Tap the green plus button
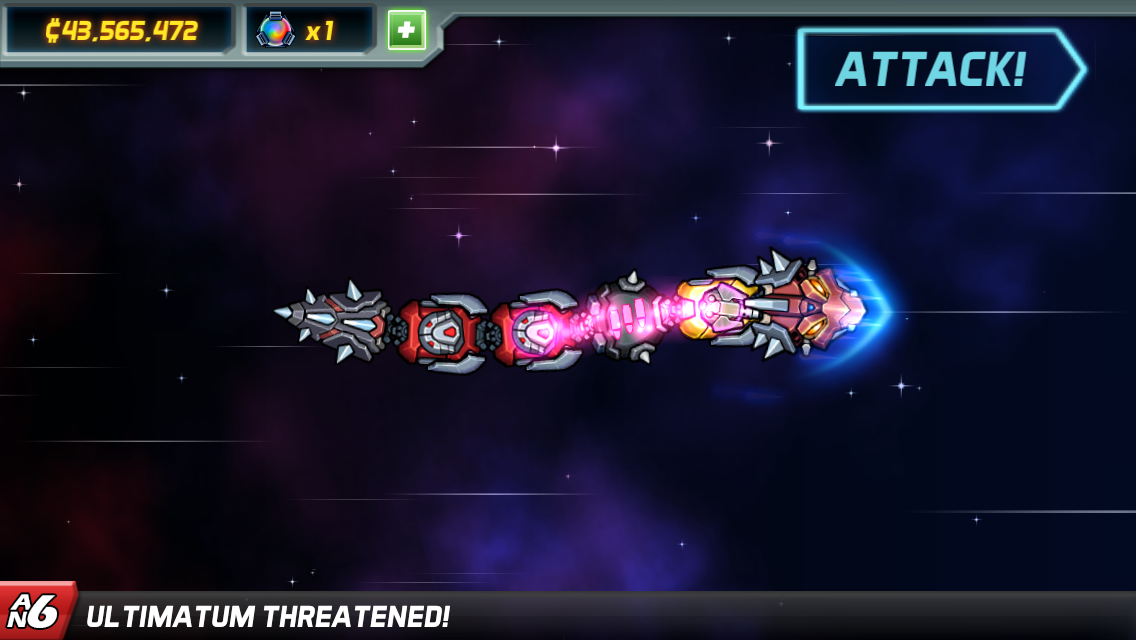The height and width of the screenshot is (640, 1136). coord(407,30)
